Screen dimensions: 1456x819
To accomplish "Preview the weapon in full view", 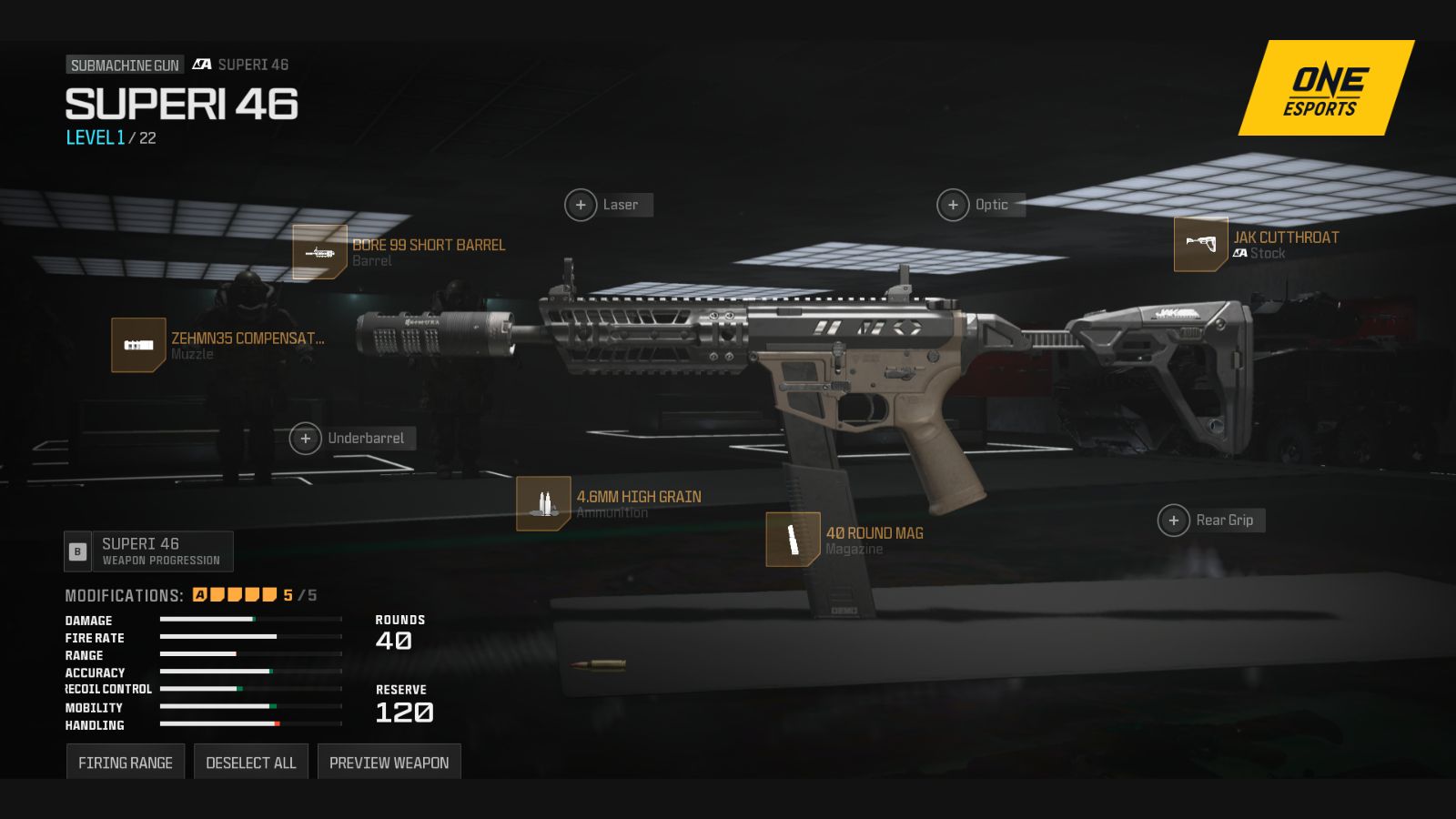I will point(389,762).
